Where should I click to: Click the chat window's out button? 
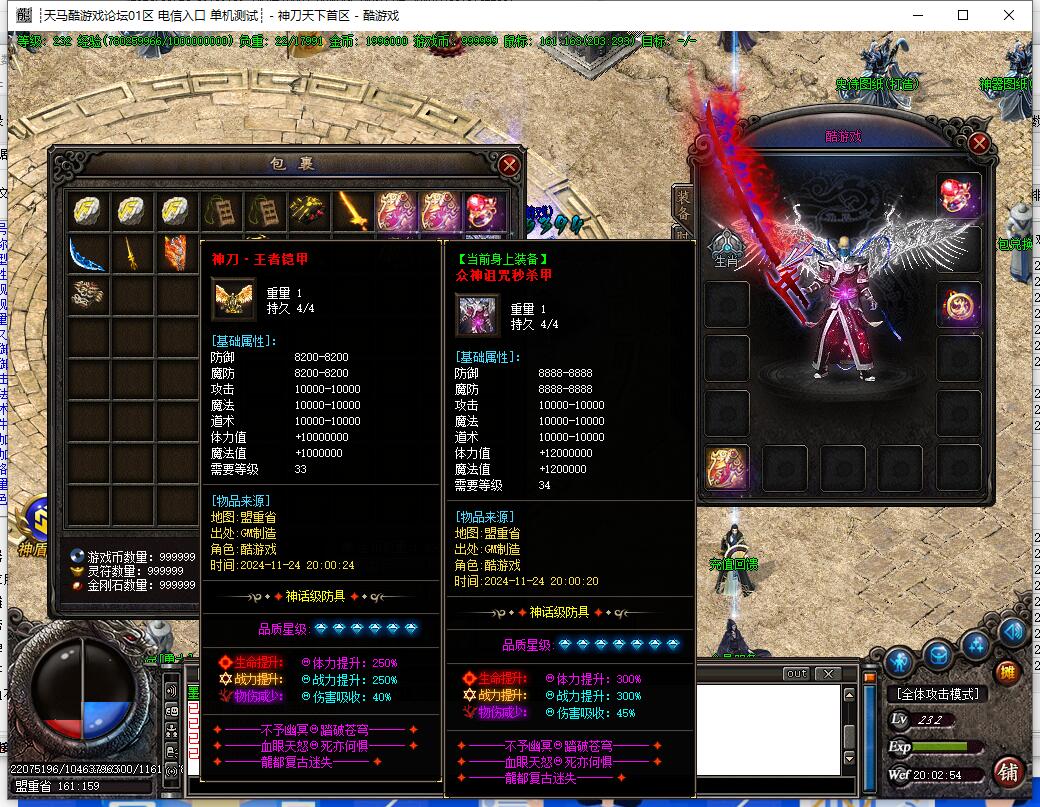(796, 673)
